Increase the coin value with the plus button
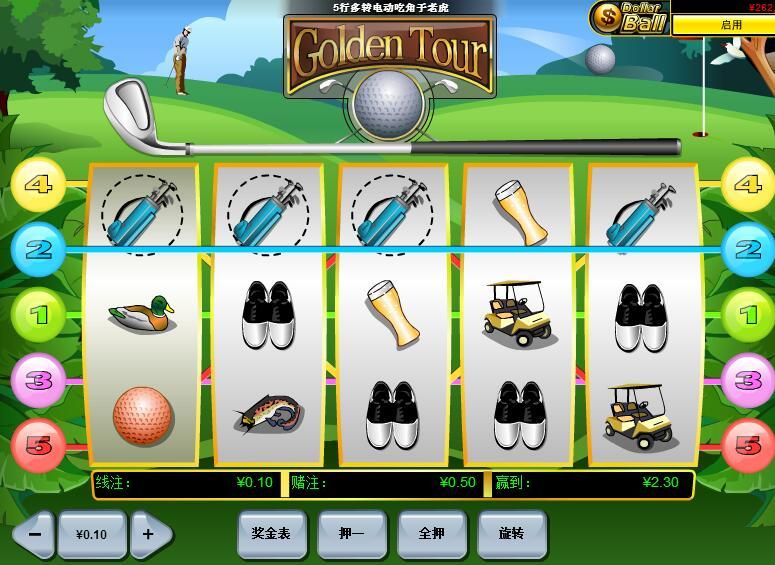The height and width of the screenshot is (565, 775). click(150, 534)
